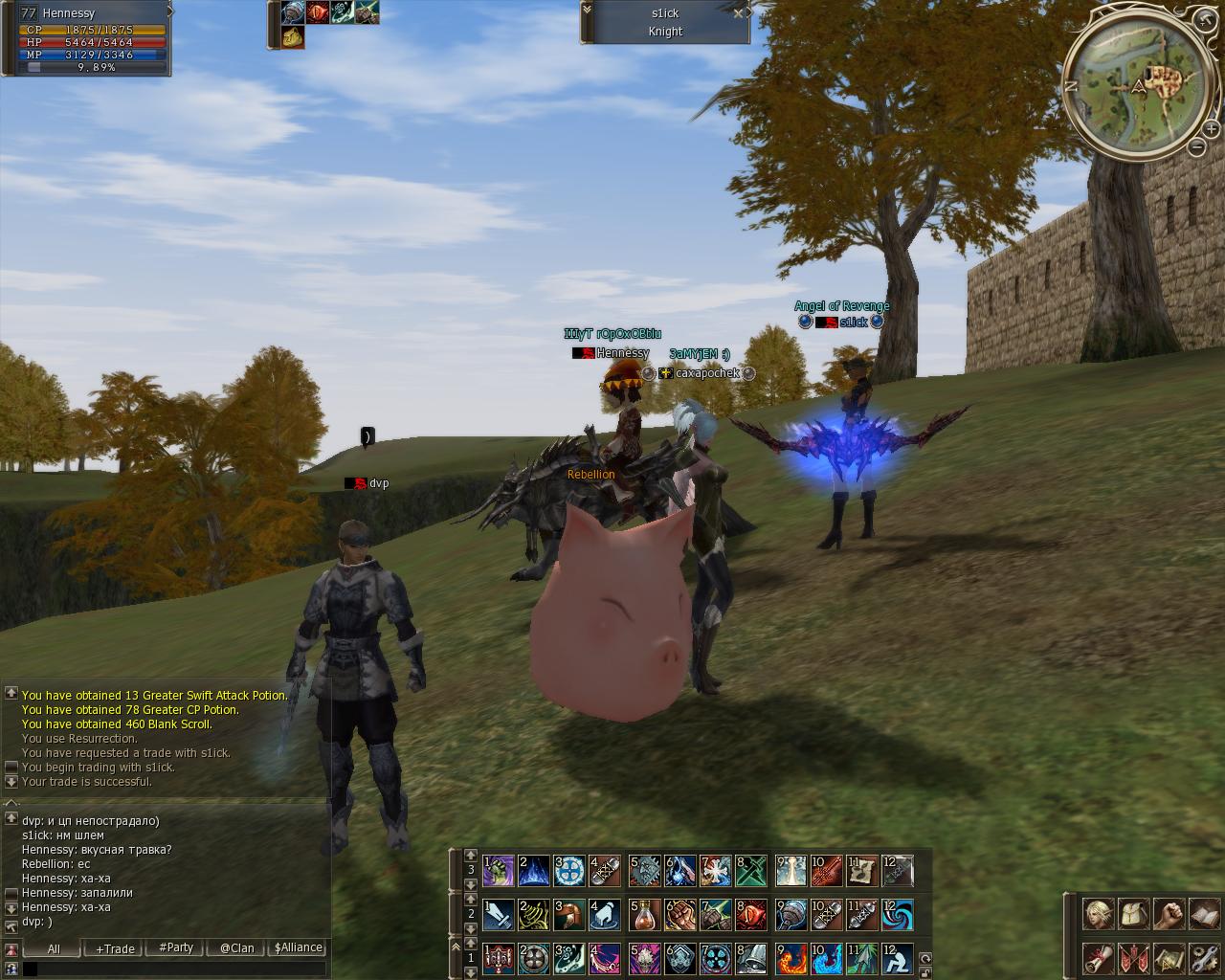
Task: Open the quest scroll icon
Action: tap(1098, 957)
